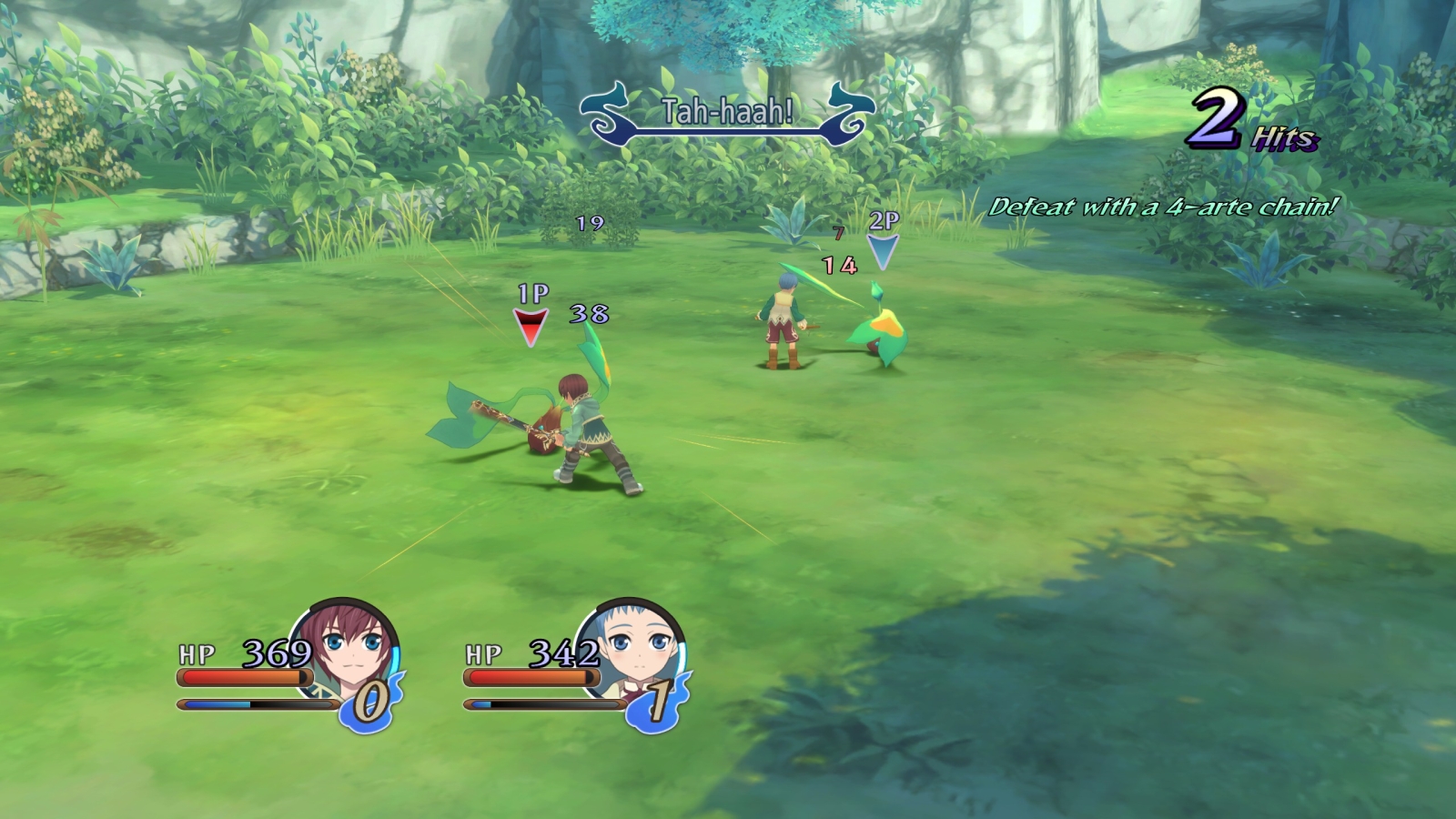The image size is (1456, 819).
Task: Click the red 1P player marker
Action: [531, 326]
